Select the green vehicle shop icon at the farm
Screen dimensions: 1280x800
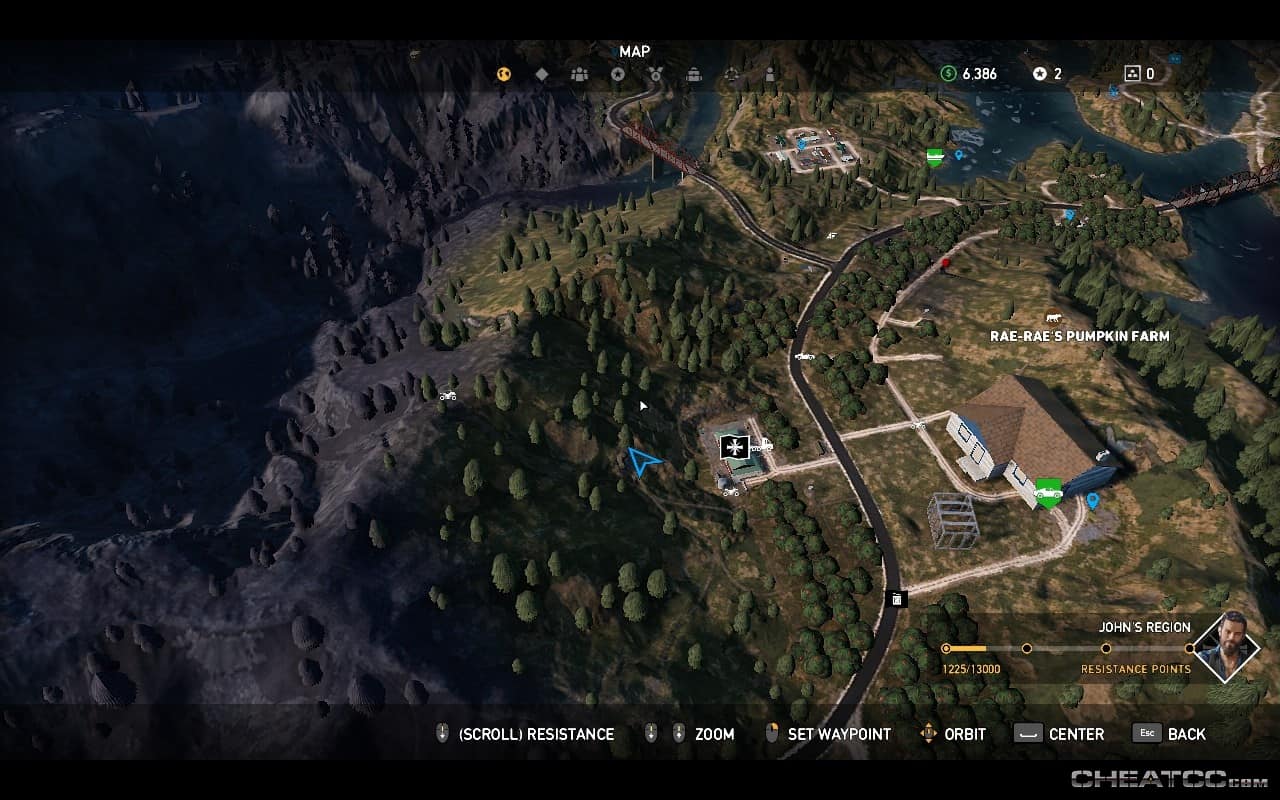[x=1046, y=490]
